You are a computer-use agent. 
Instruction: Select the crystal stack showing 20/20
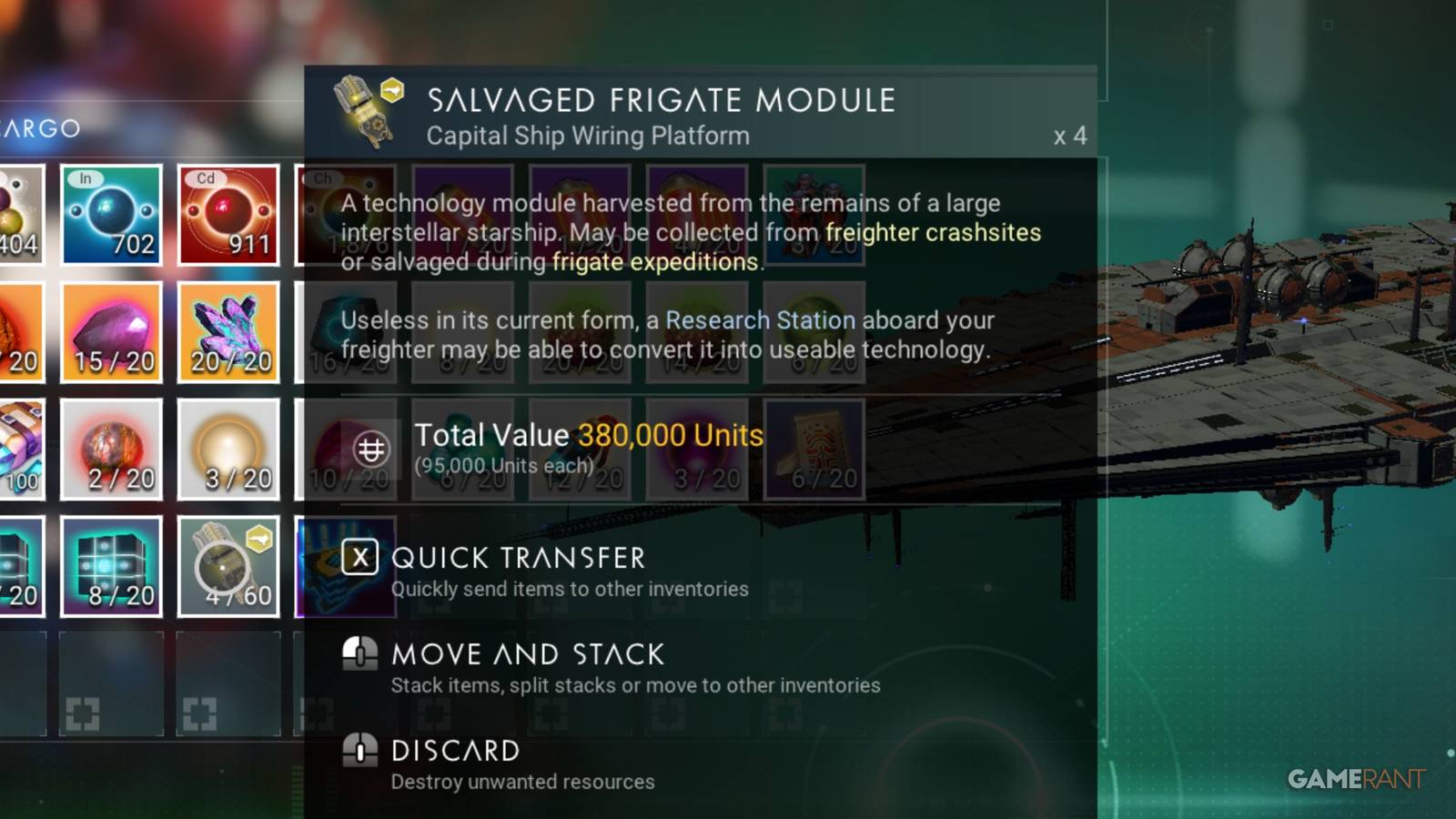coord(228,332)
